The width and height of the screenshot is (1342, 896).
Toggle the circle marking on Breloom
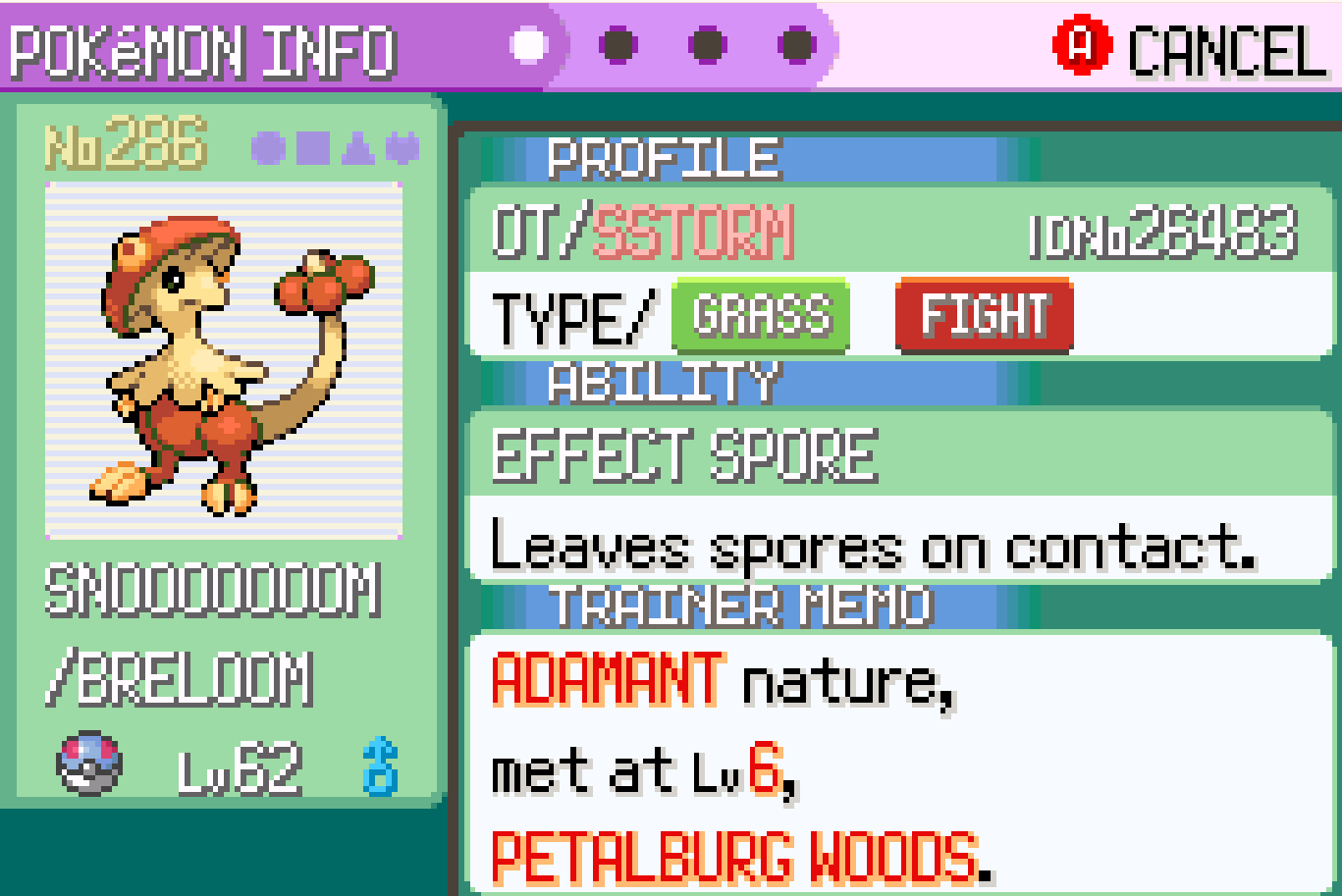pyautogui.click(x=267, y=148)
